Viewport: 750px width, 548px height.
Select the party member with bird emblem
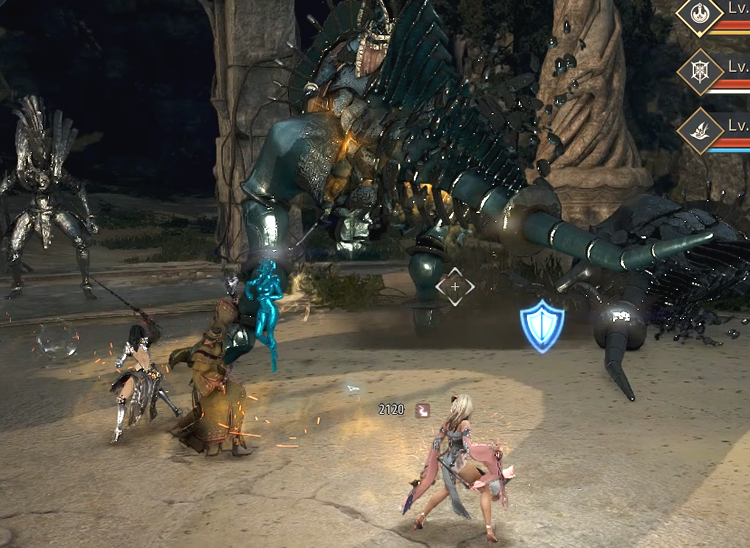click(700, 129)
